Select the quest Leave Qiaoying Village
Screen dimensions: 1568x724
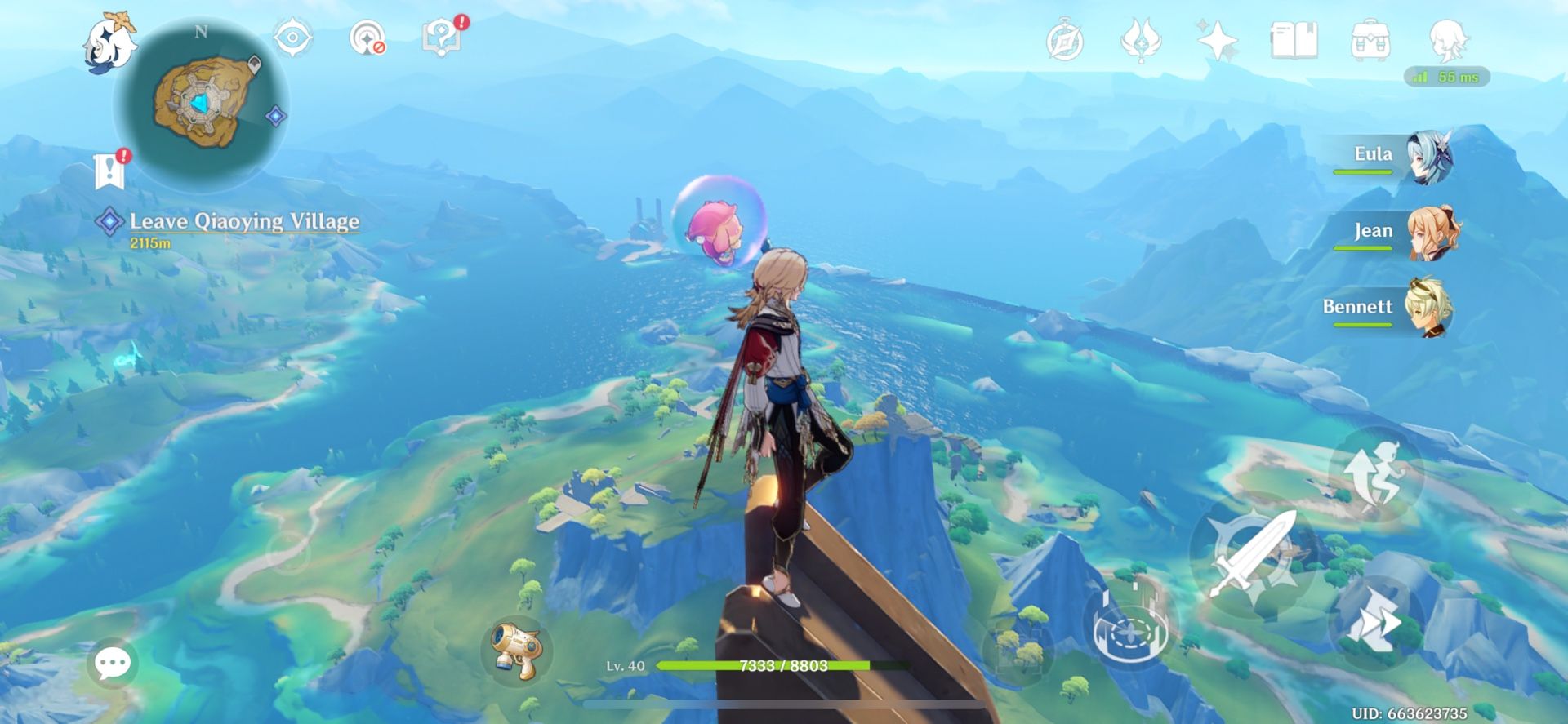(241, 220)
